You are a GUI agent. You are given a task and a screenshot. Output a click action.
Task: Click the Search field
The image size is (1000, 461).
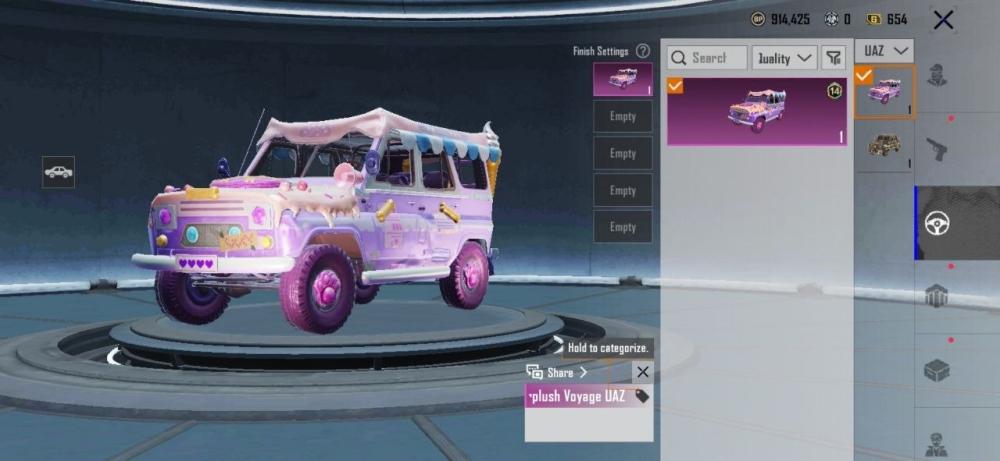708,58
